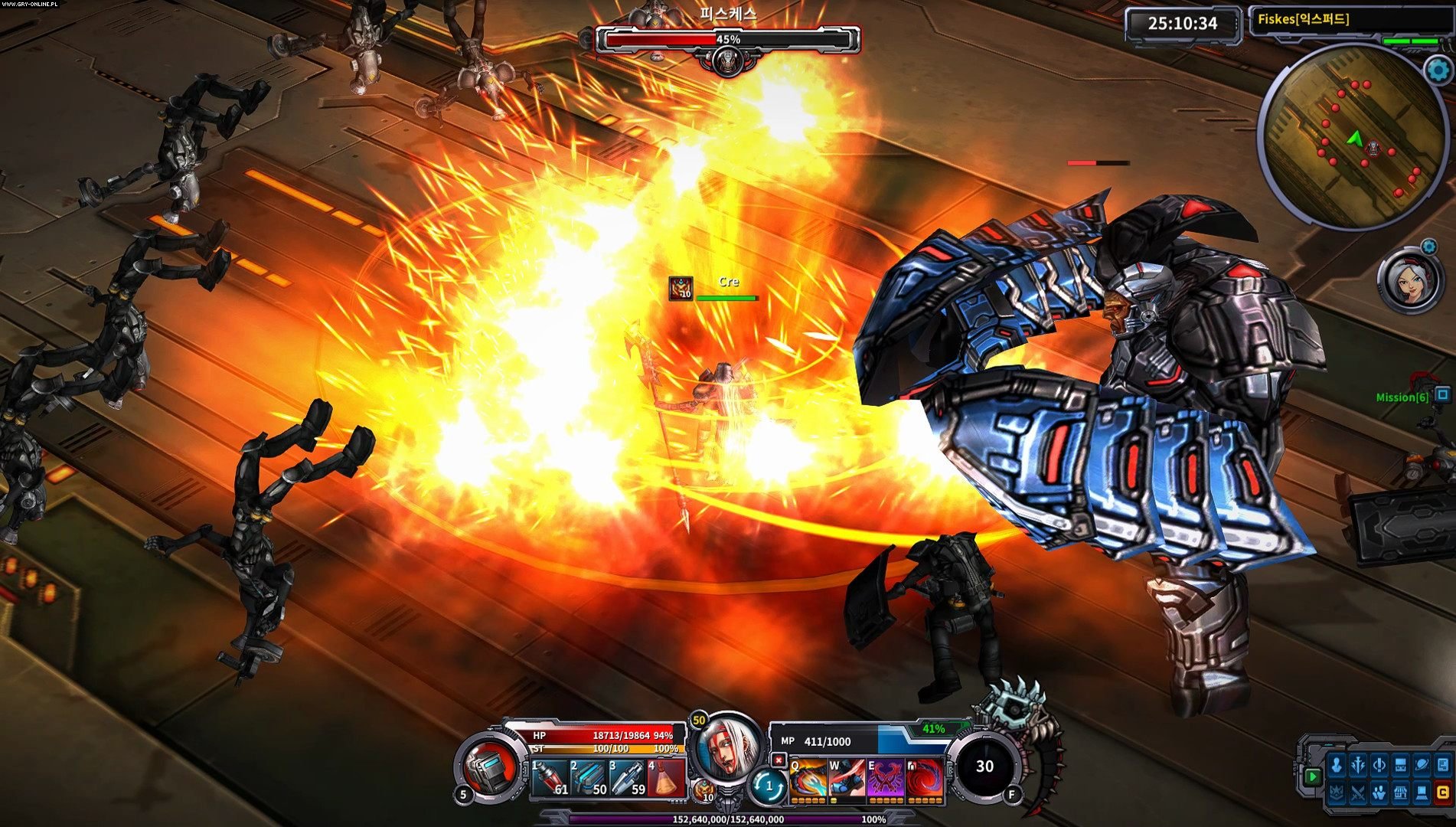Activate the W dash skill
The image size is (1456, 827).
pos(847,783)
